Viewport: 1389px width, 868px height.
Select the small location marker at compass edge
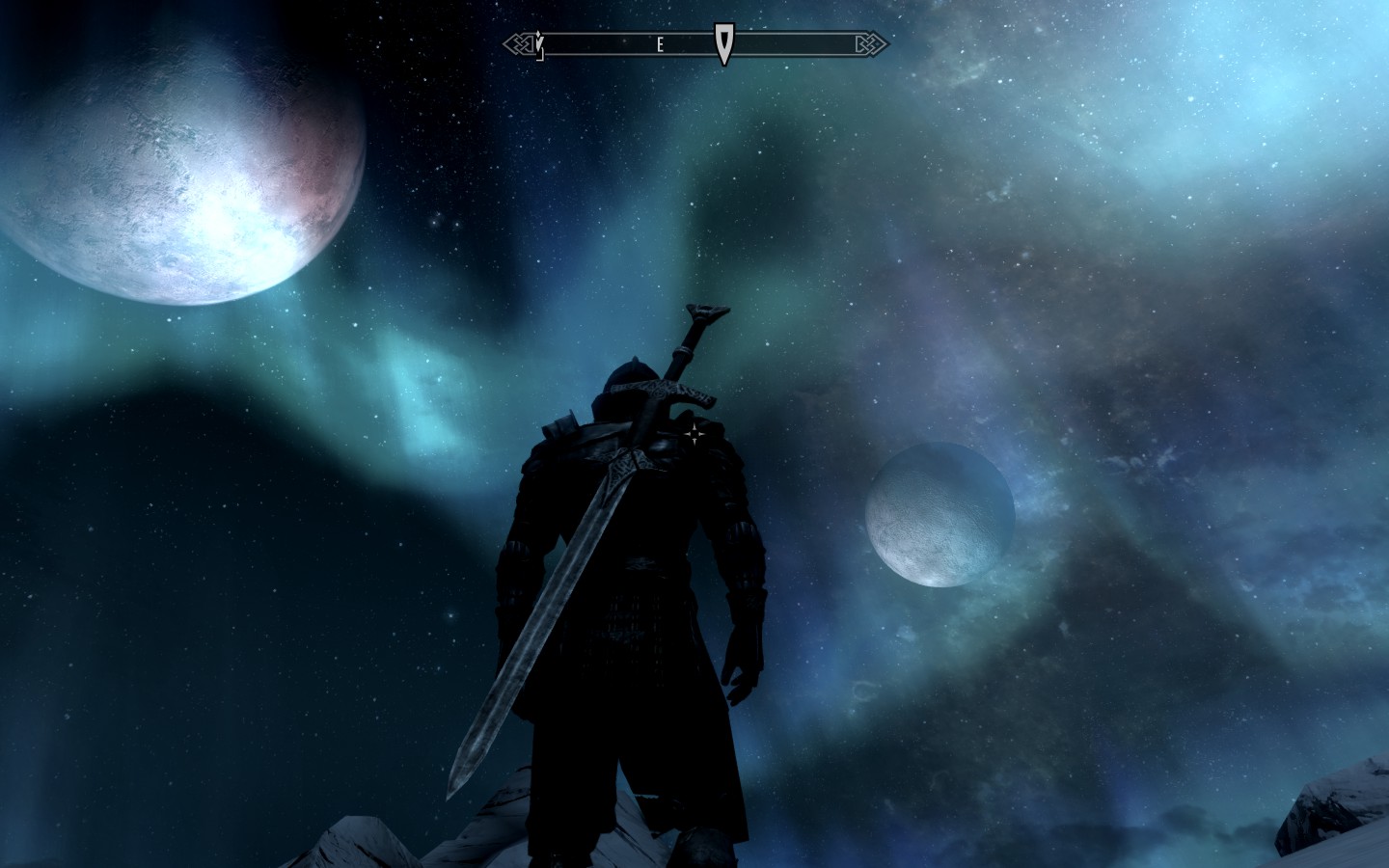[x=540, y=44]
